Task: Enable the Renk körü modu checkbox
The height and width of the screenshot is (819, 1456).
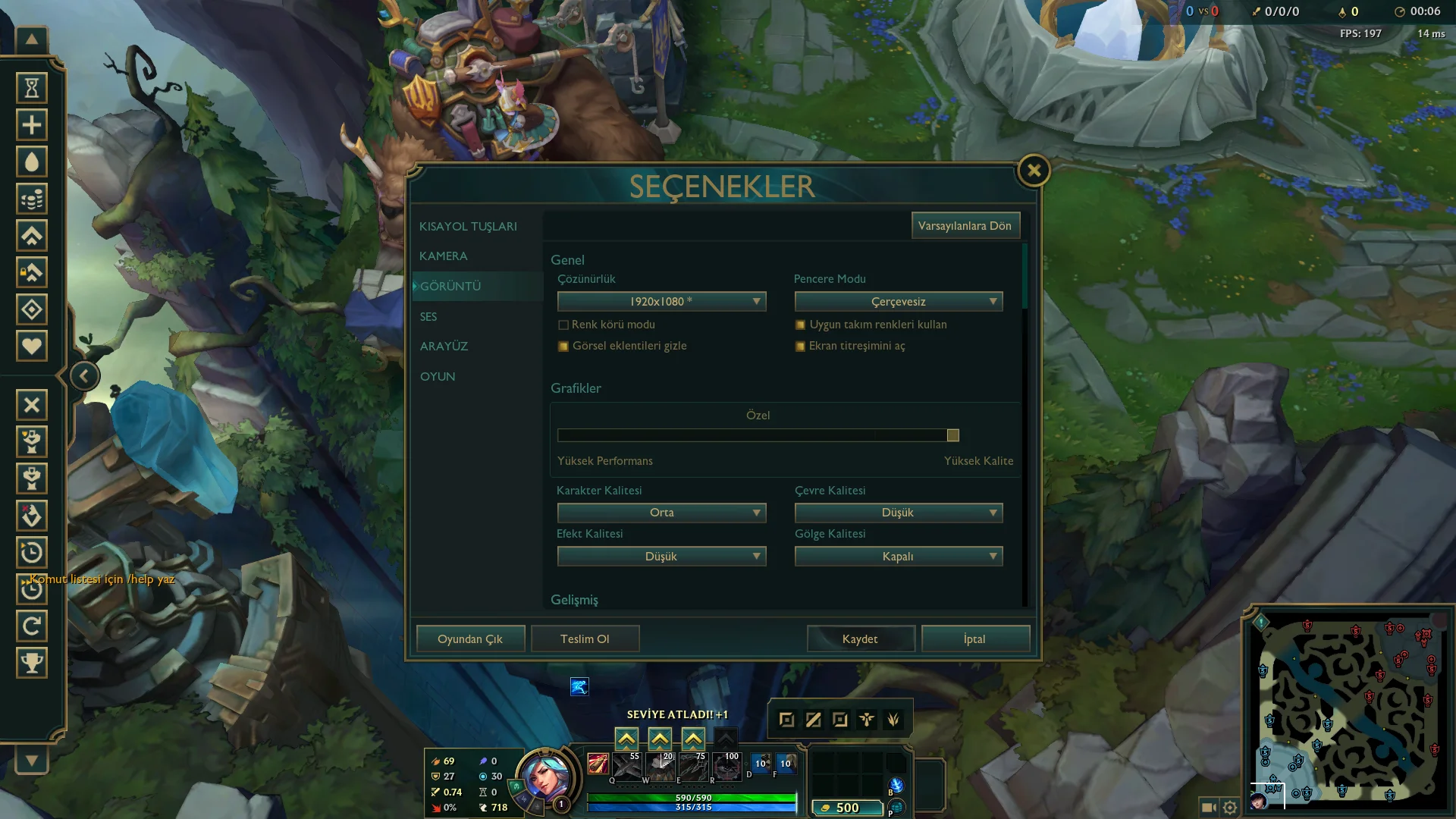Action: (x=563, y=325)
